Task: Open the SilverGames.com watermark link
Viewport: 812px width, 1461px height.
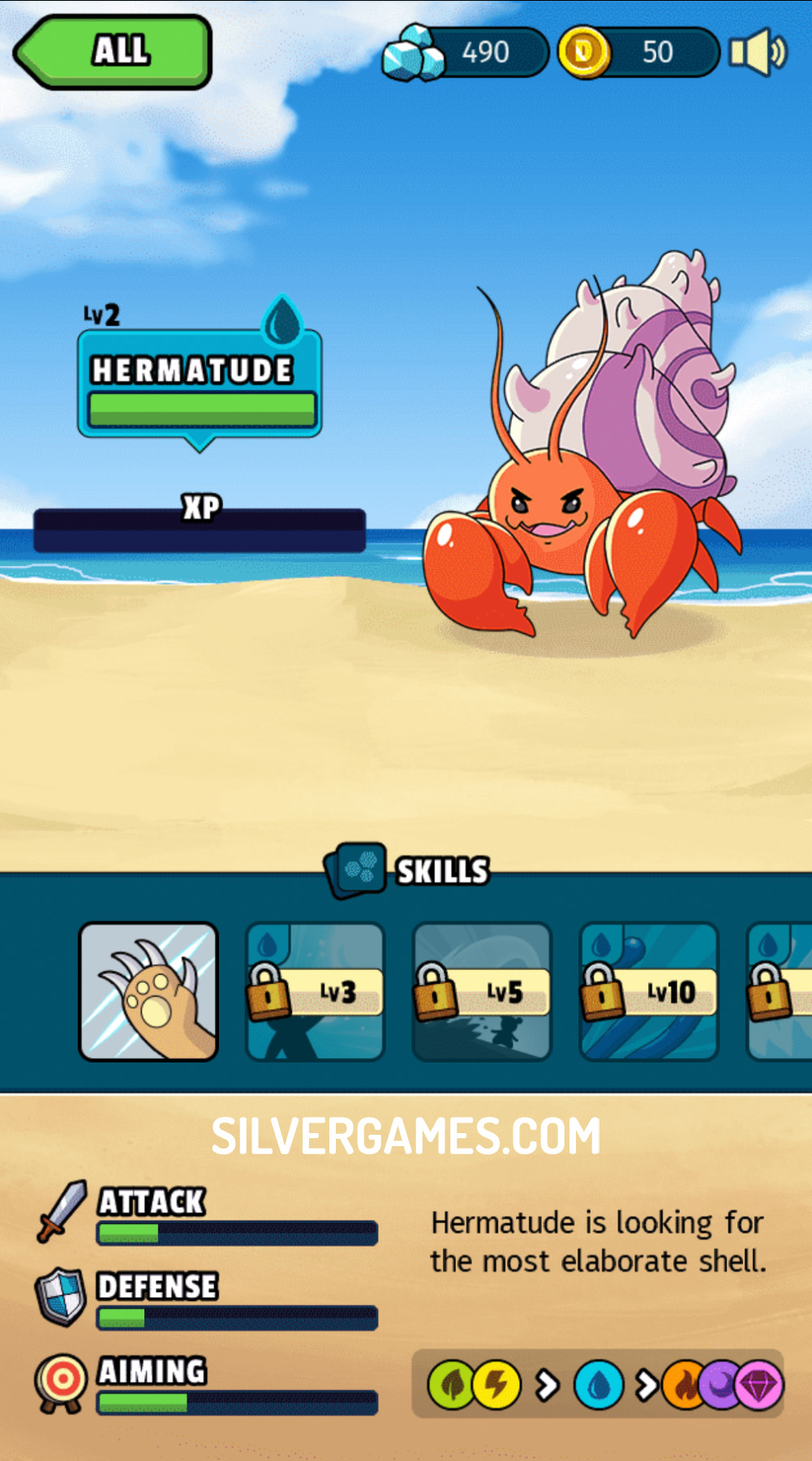Action: (406, 1136)
